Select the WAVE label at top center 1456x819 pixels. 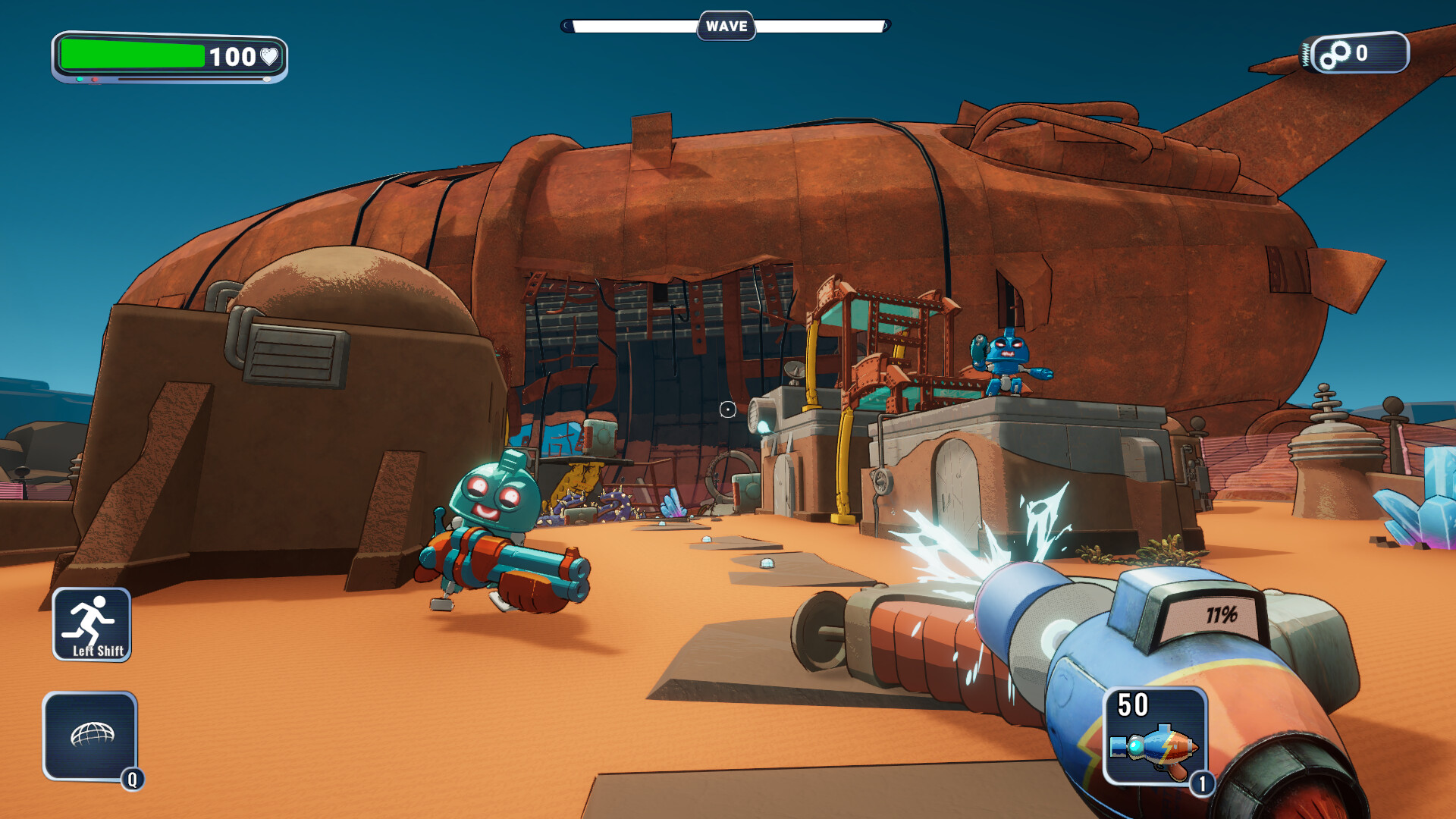pos(727,25)
